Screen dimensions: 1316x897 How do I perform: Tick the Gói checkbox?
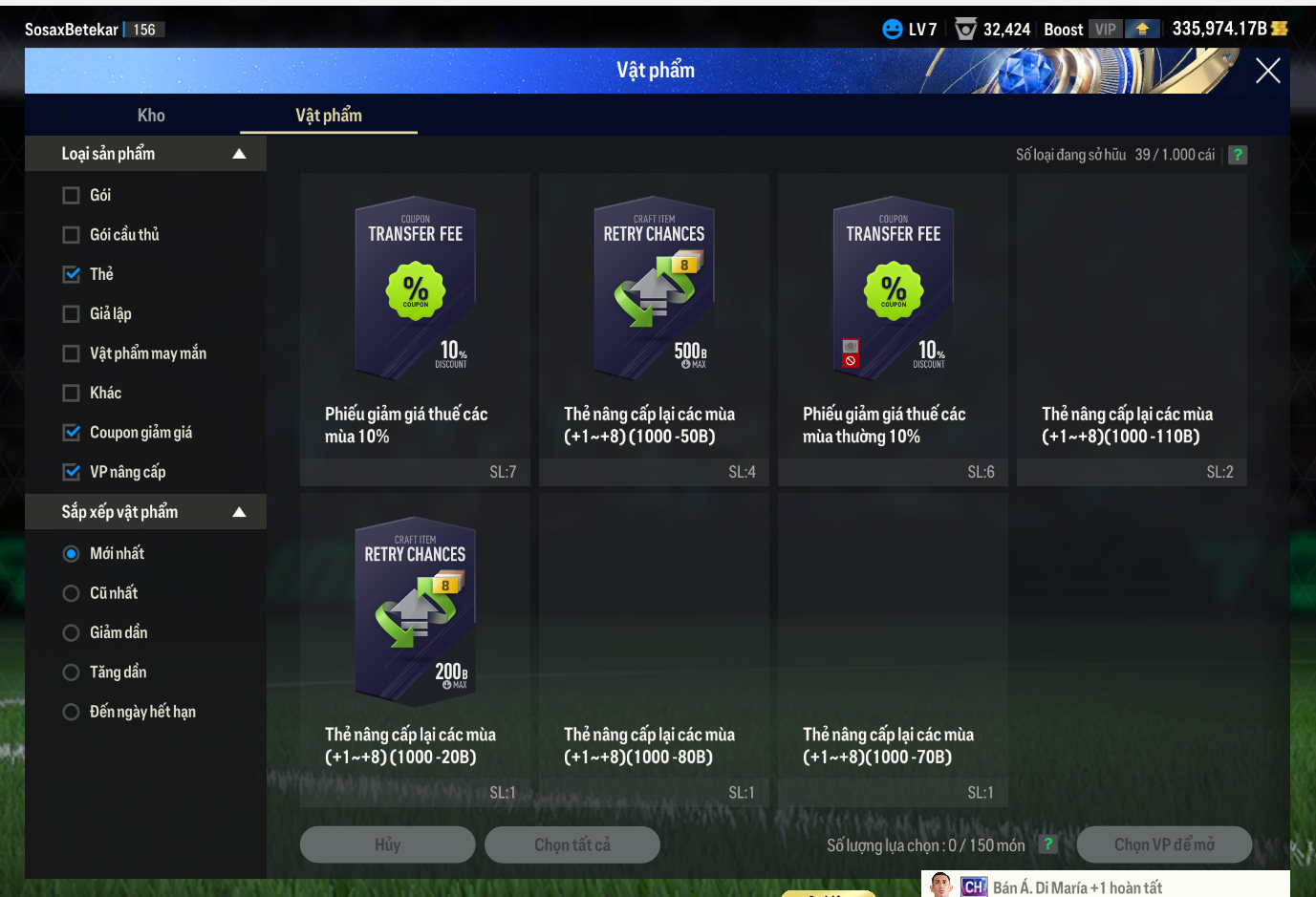click(x=71, y=196)
